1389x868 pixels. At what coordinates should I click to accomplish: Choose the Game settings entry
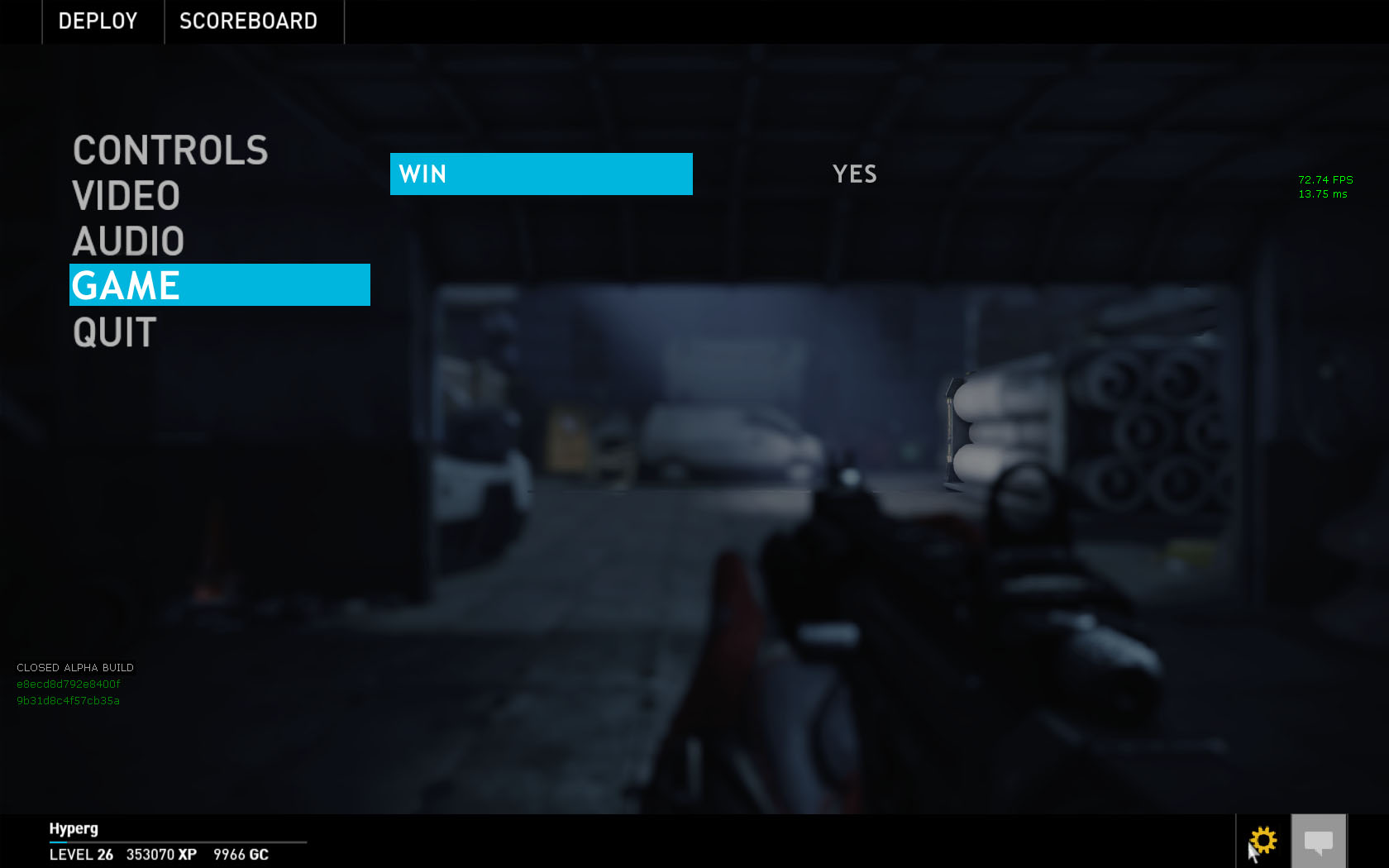[219, 285]
